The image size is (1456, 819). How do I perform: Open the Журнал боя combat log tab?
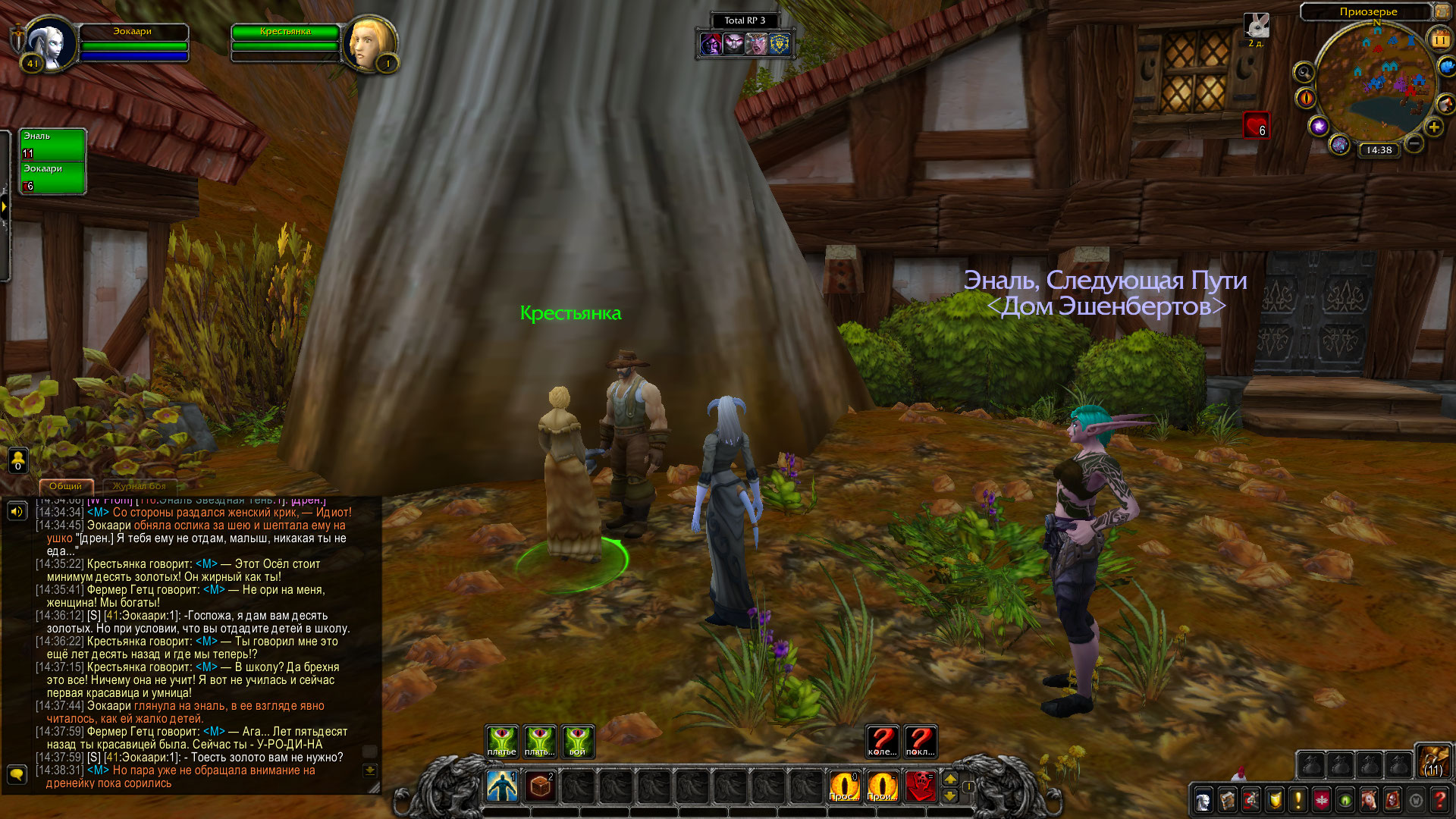click(139, 486)
